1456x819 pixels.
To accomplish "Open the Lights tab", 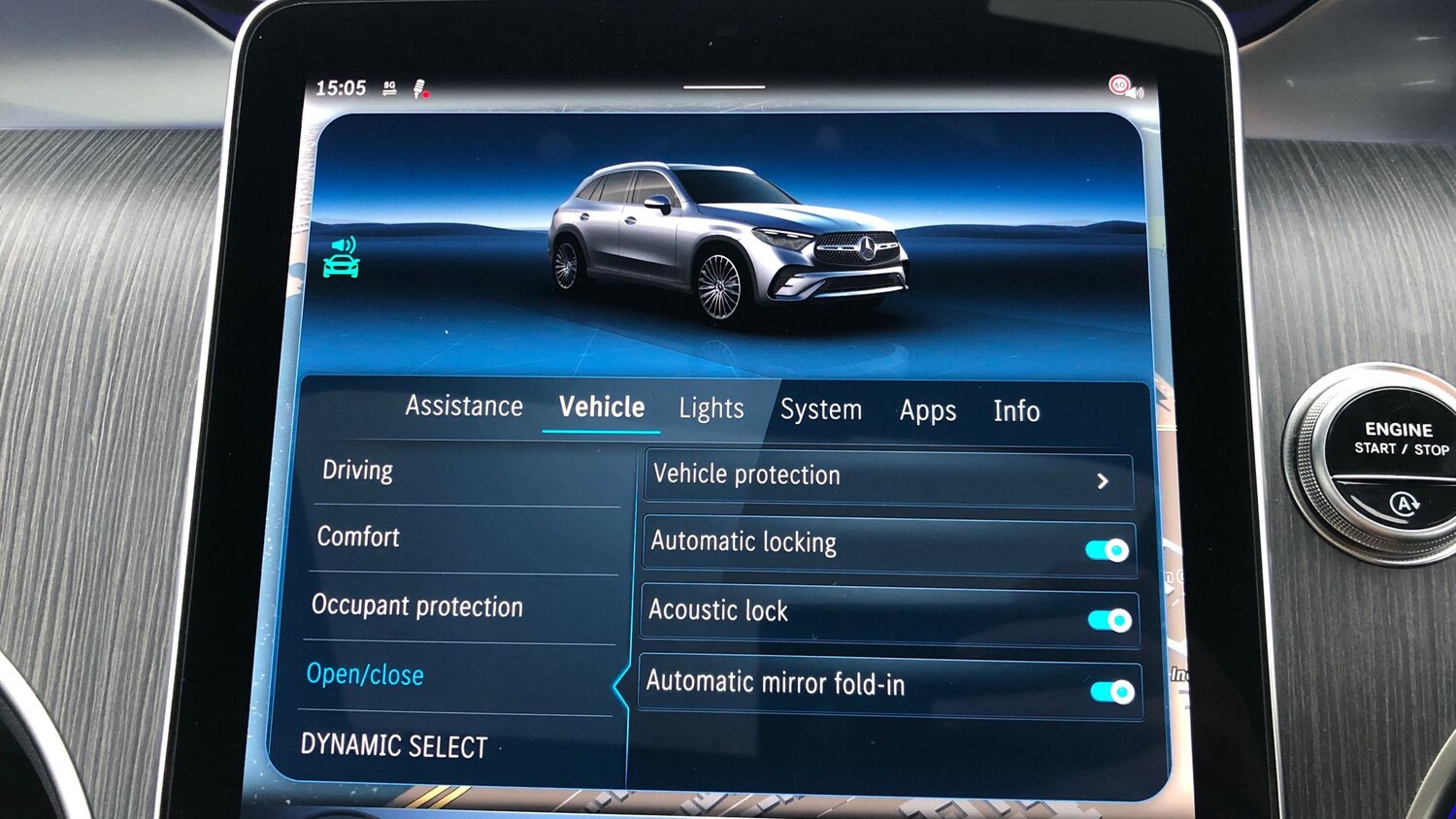I will tap(711, 409).
